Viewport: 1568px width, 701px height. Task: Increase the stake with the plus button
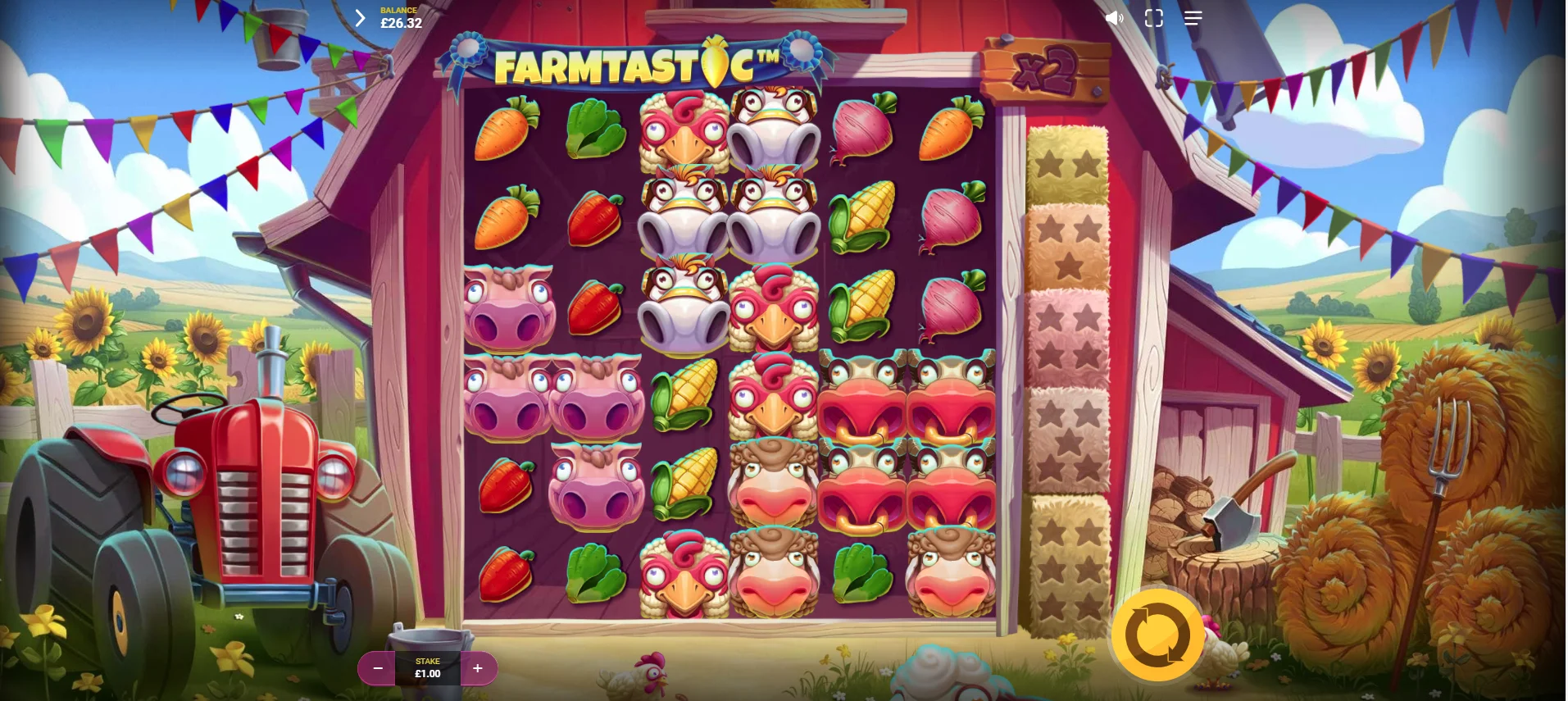(477, 668)
